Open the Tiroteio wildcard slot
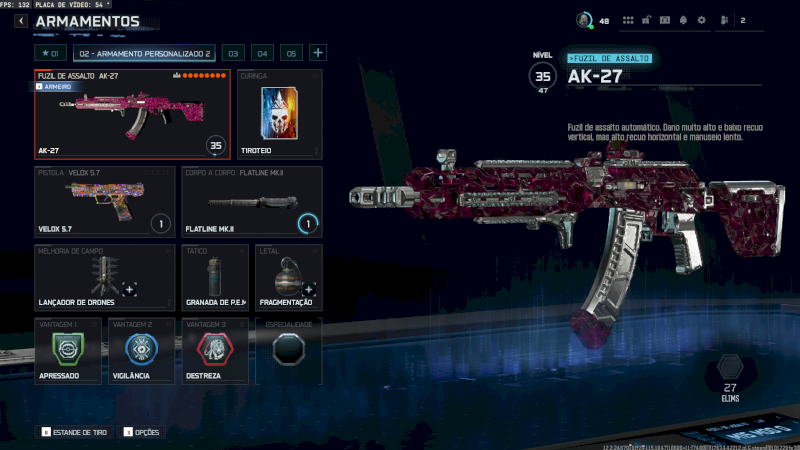 pyautogui.click(x=280, y=114)
